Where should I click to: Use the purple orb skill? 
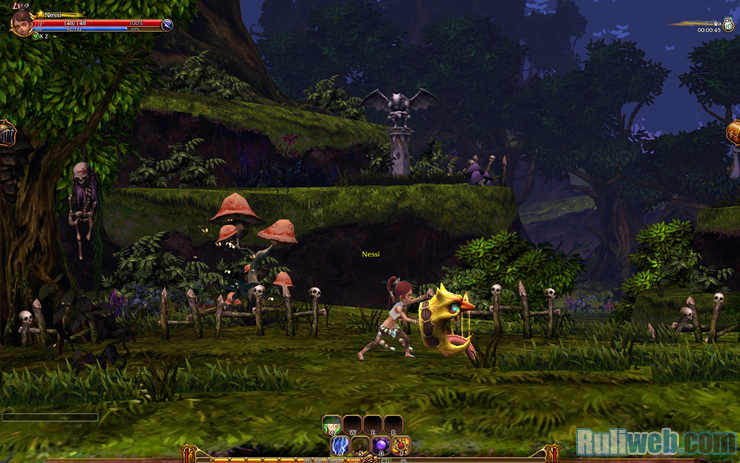[381, 444]
